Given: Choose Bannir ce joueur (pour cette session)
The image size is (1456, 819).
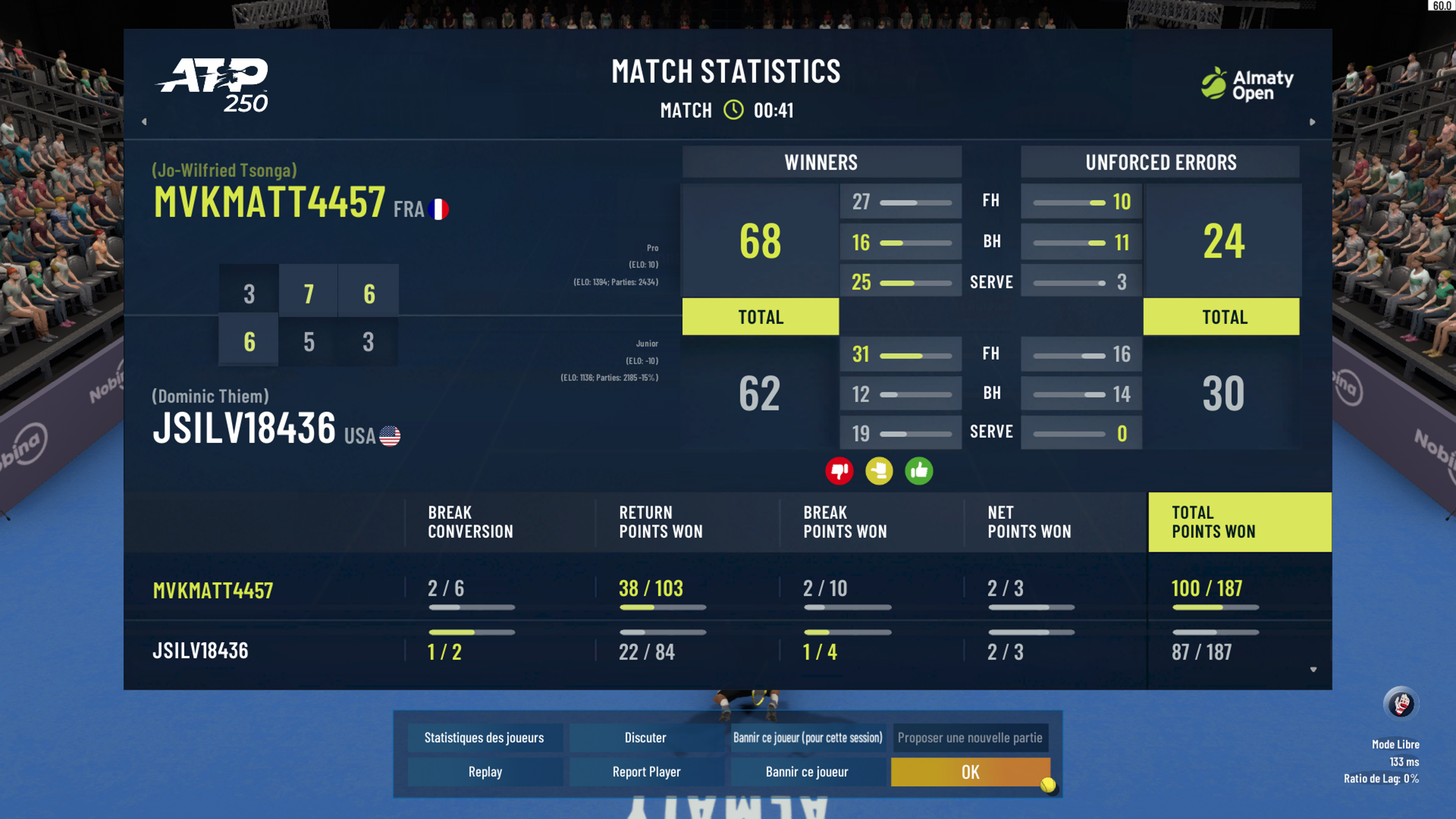Looking at the screenshot, I should coord(808,738).
